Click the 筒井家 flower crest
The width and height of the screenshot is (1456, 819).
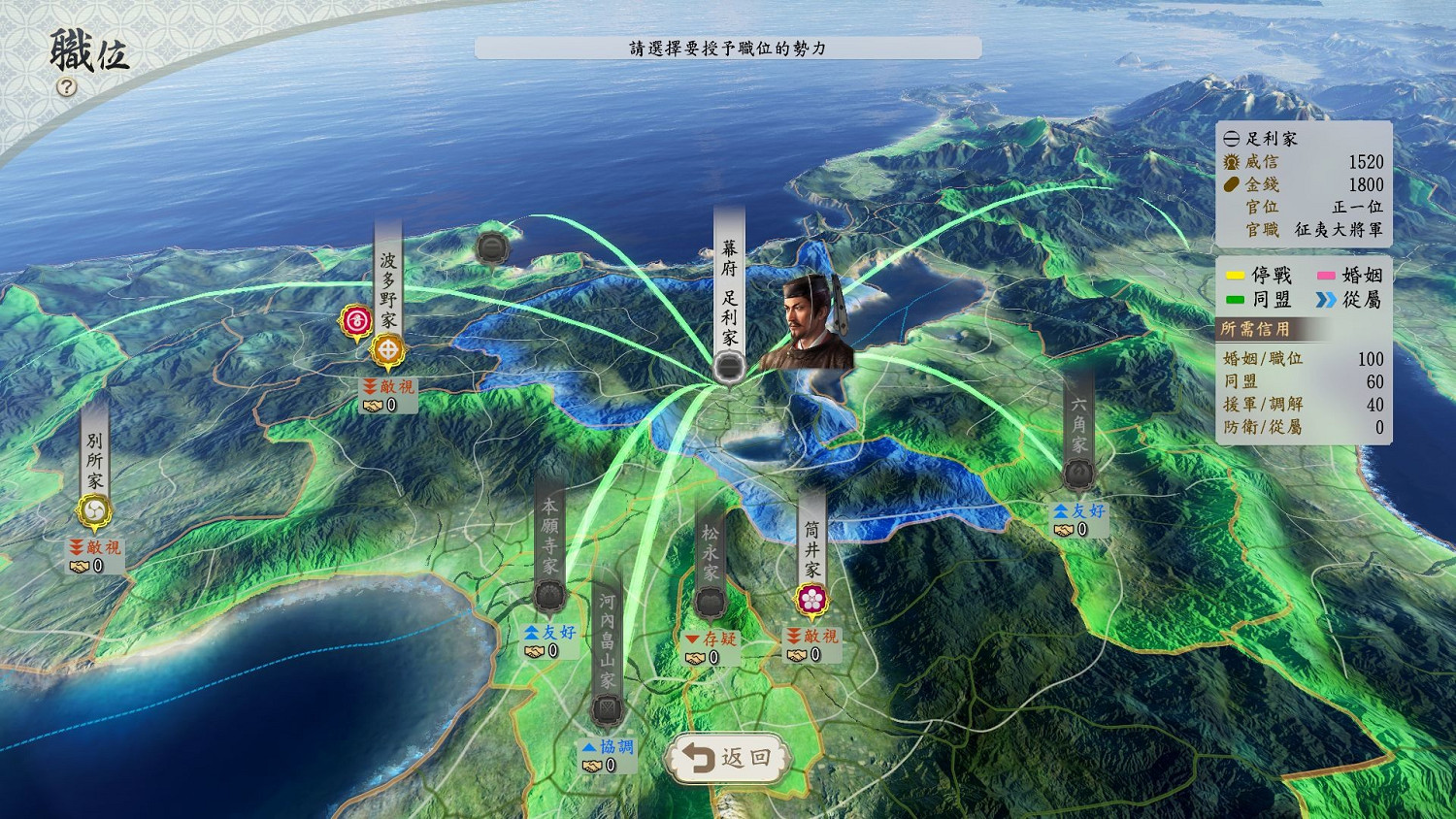pyautogui.click(x=811, y=600)
